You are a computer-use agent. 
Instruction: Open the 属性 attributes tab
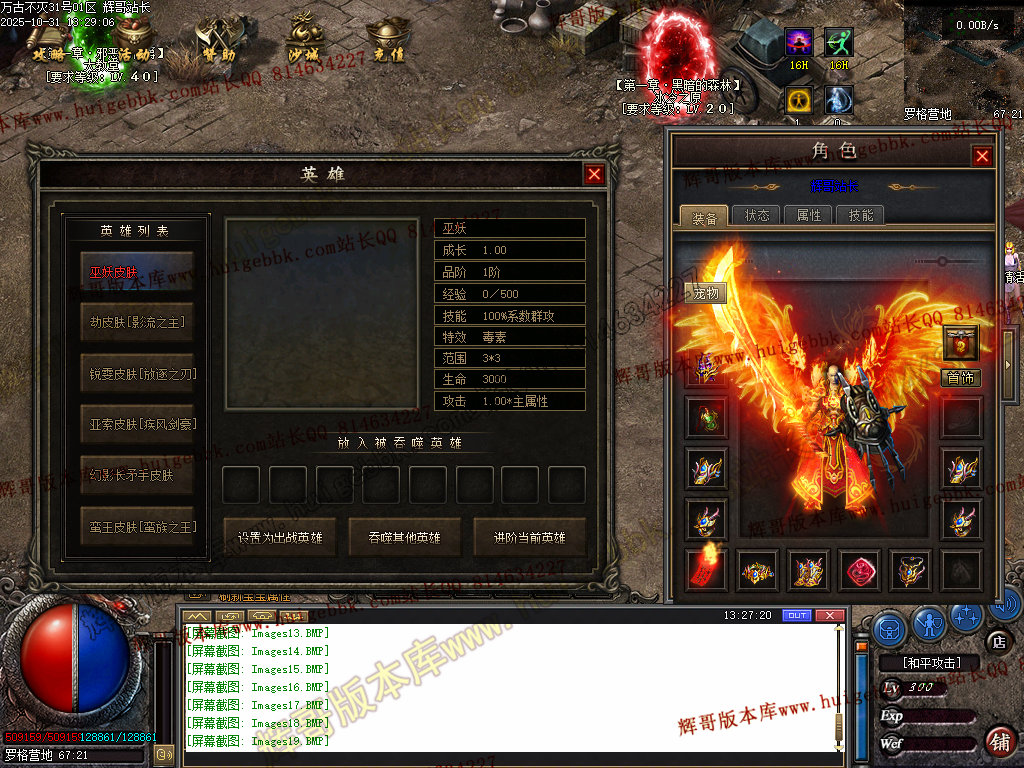(x=809, y=215)
